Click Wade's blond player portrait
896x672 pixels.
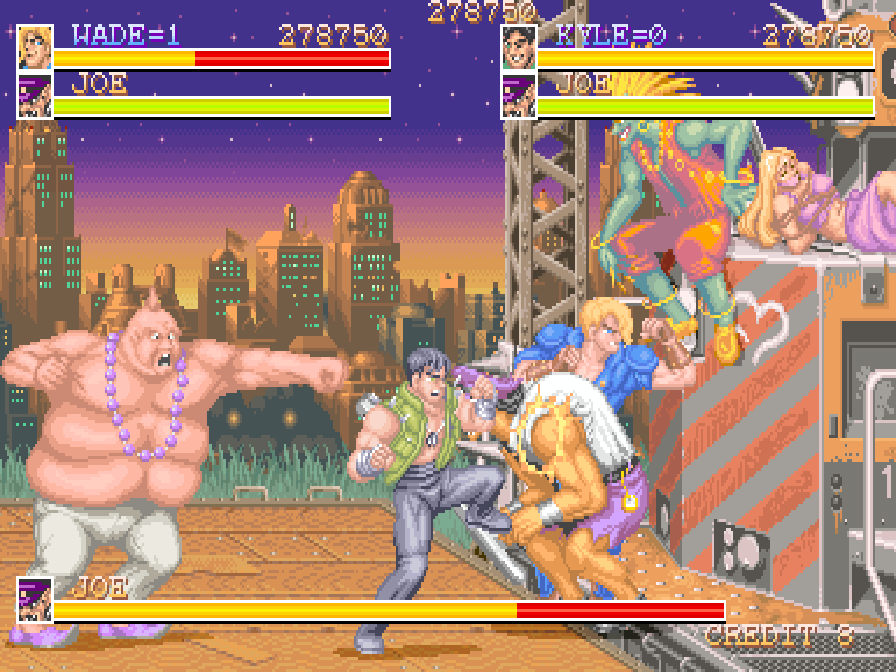pos(35,48)
